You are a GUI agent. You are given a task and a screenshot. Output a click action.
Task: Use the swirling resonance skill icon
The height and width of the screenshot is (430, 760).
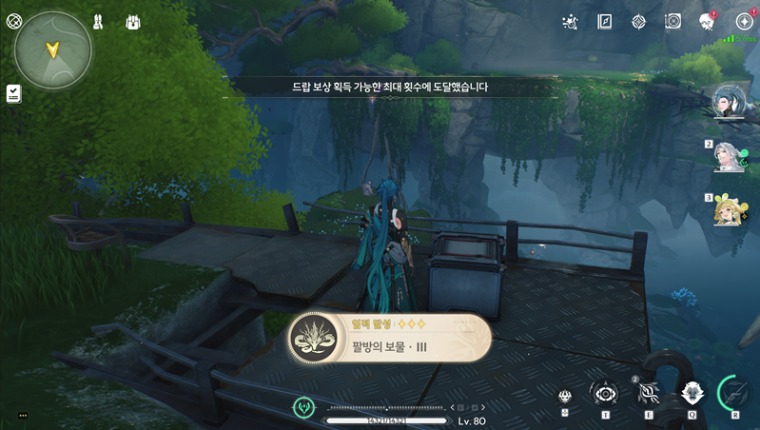pos(648,394)
